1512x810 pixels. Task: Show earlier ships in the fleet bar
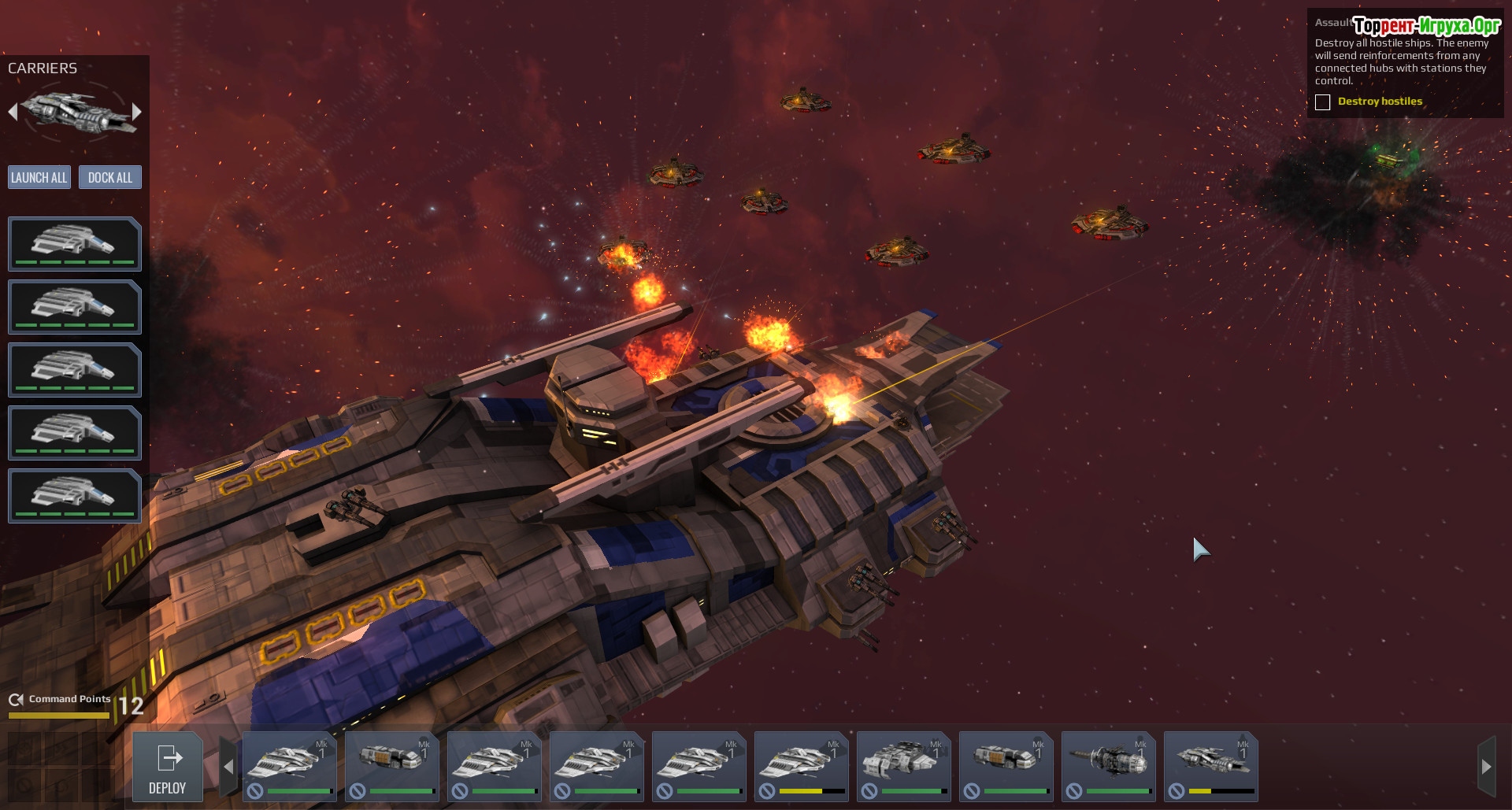(x=228, y=766)
